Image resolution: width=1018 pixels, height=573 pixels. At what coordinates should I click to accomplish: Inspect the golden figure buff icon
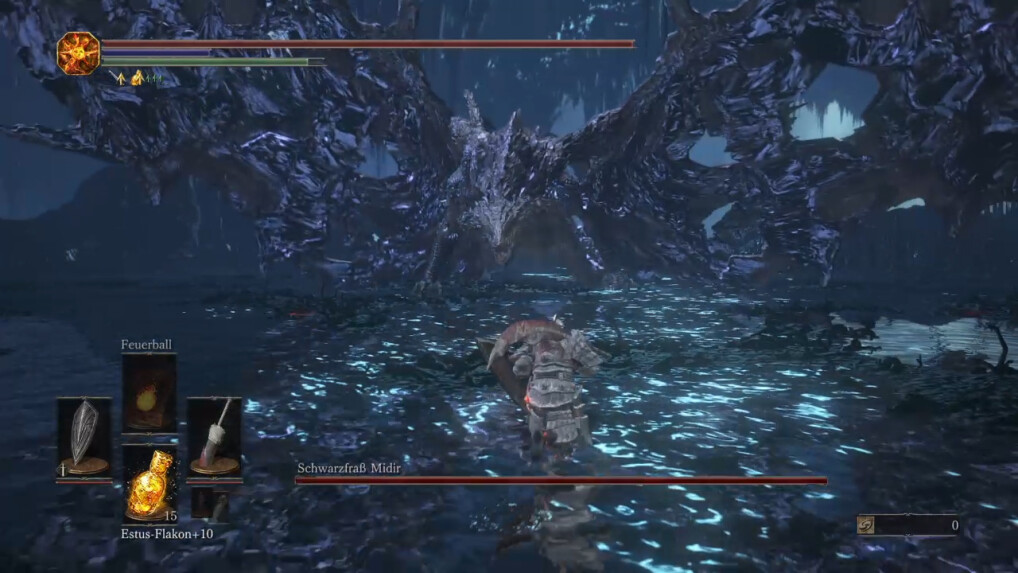tap(137, 76)
